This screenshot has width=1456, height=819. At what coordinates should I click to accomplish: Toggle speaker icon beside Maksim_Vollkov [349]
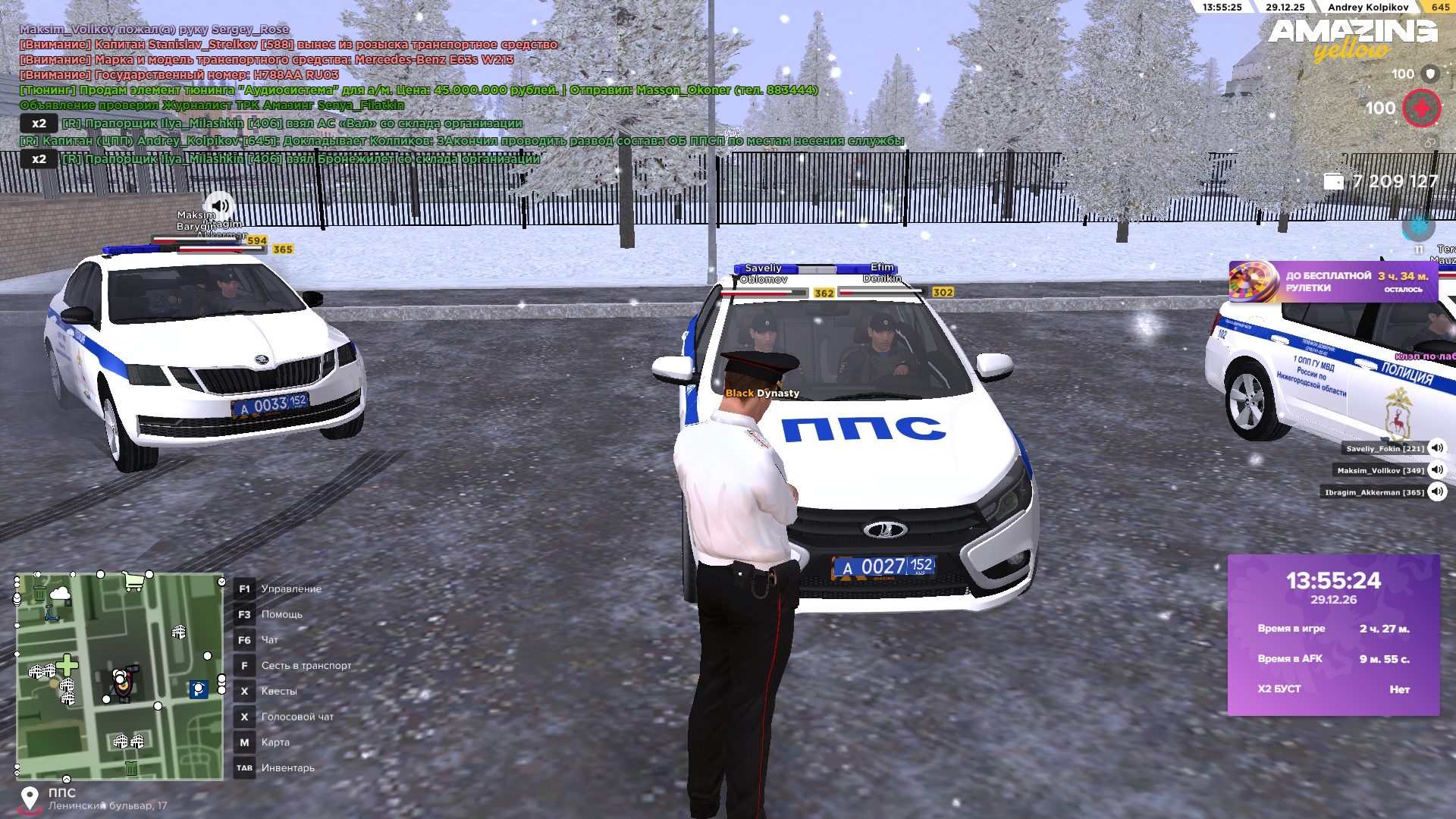click(x=1436, y=470)
